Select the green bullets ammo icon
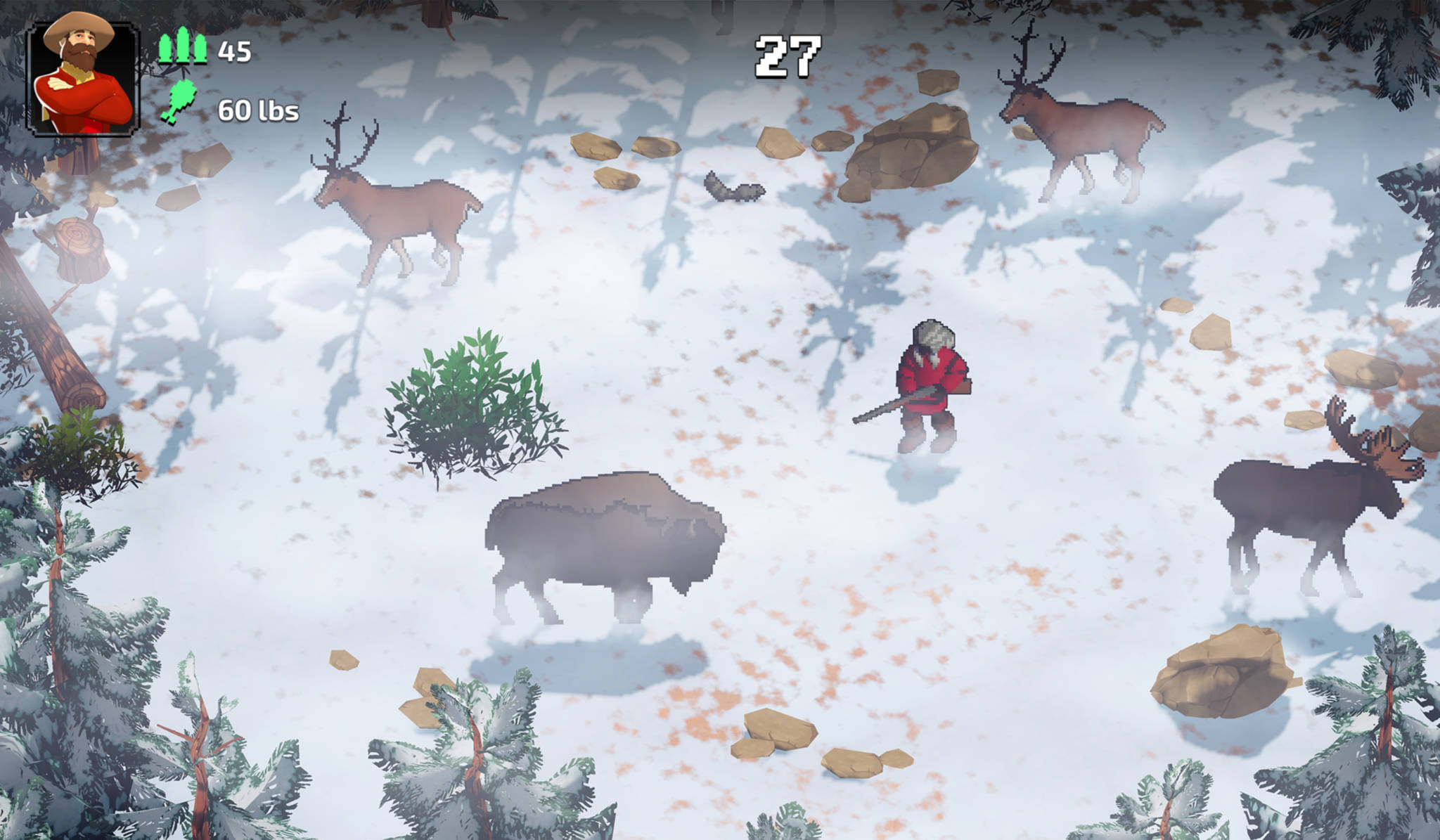 point(182,48)
